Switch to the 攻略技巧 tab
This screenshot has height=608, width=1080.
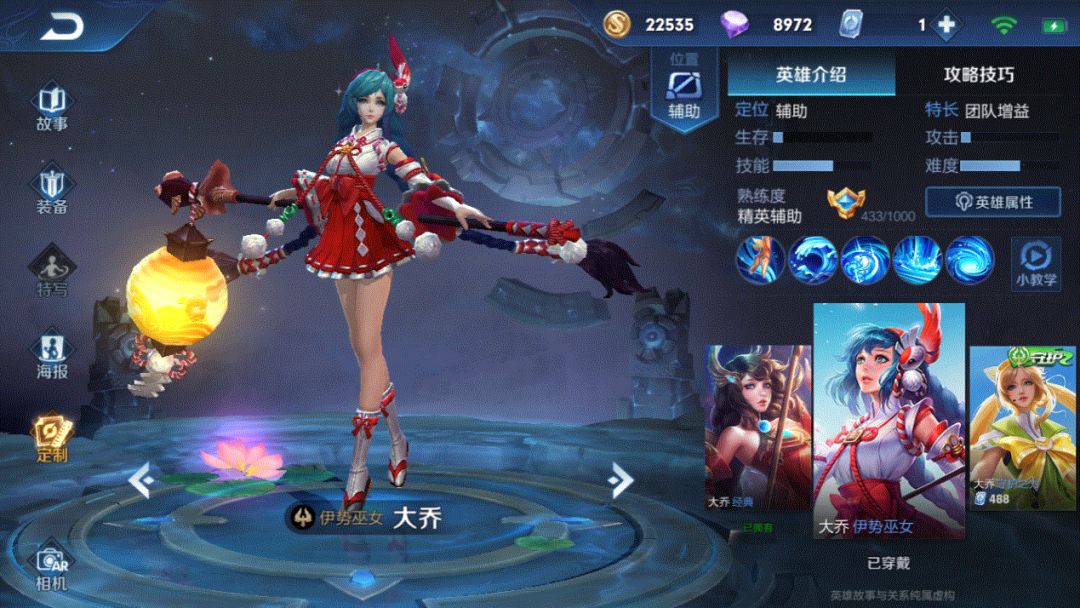[978, 75]
